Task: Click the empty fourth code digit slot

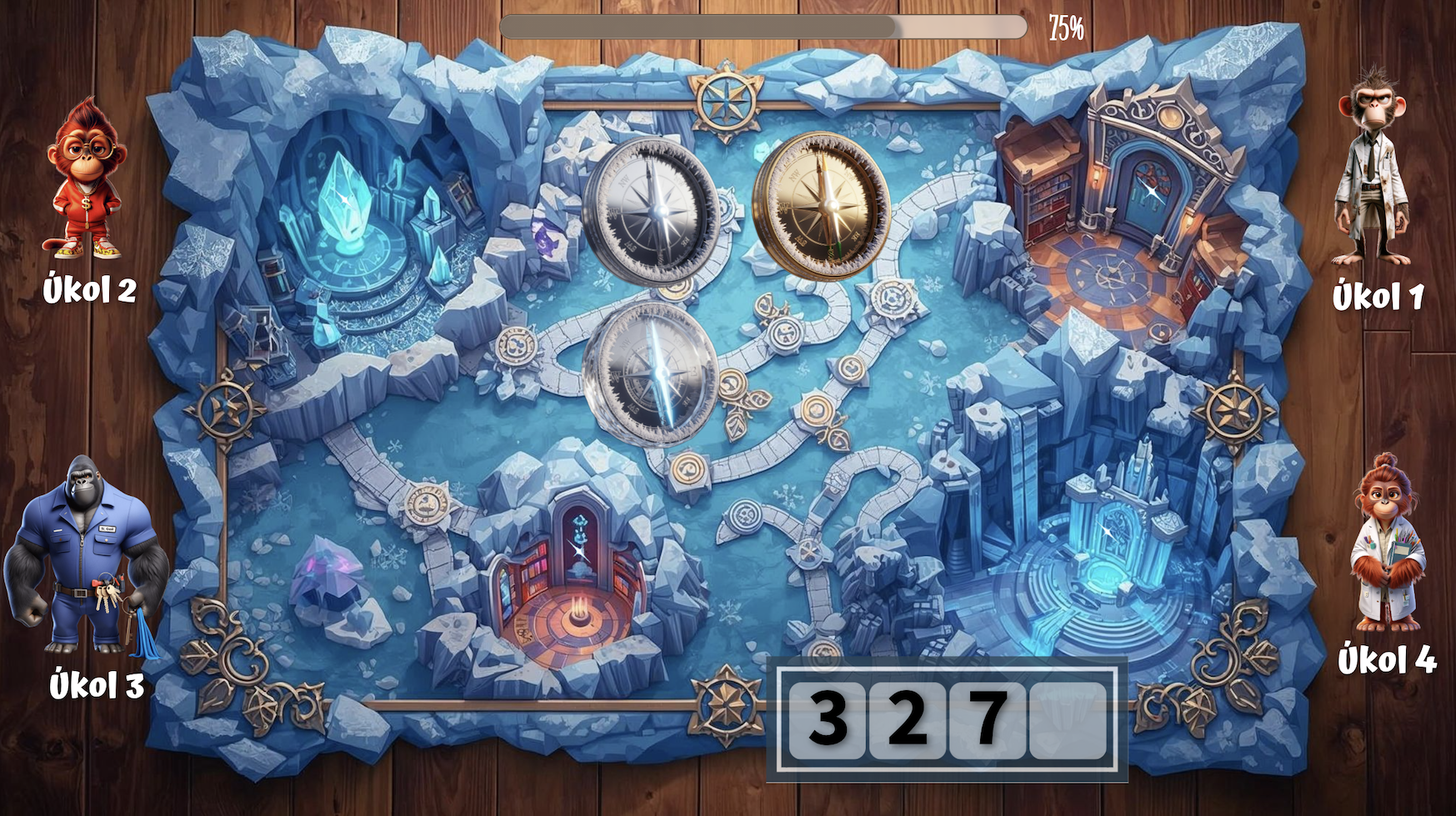Action: click(x=1069, y=718)
